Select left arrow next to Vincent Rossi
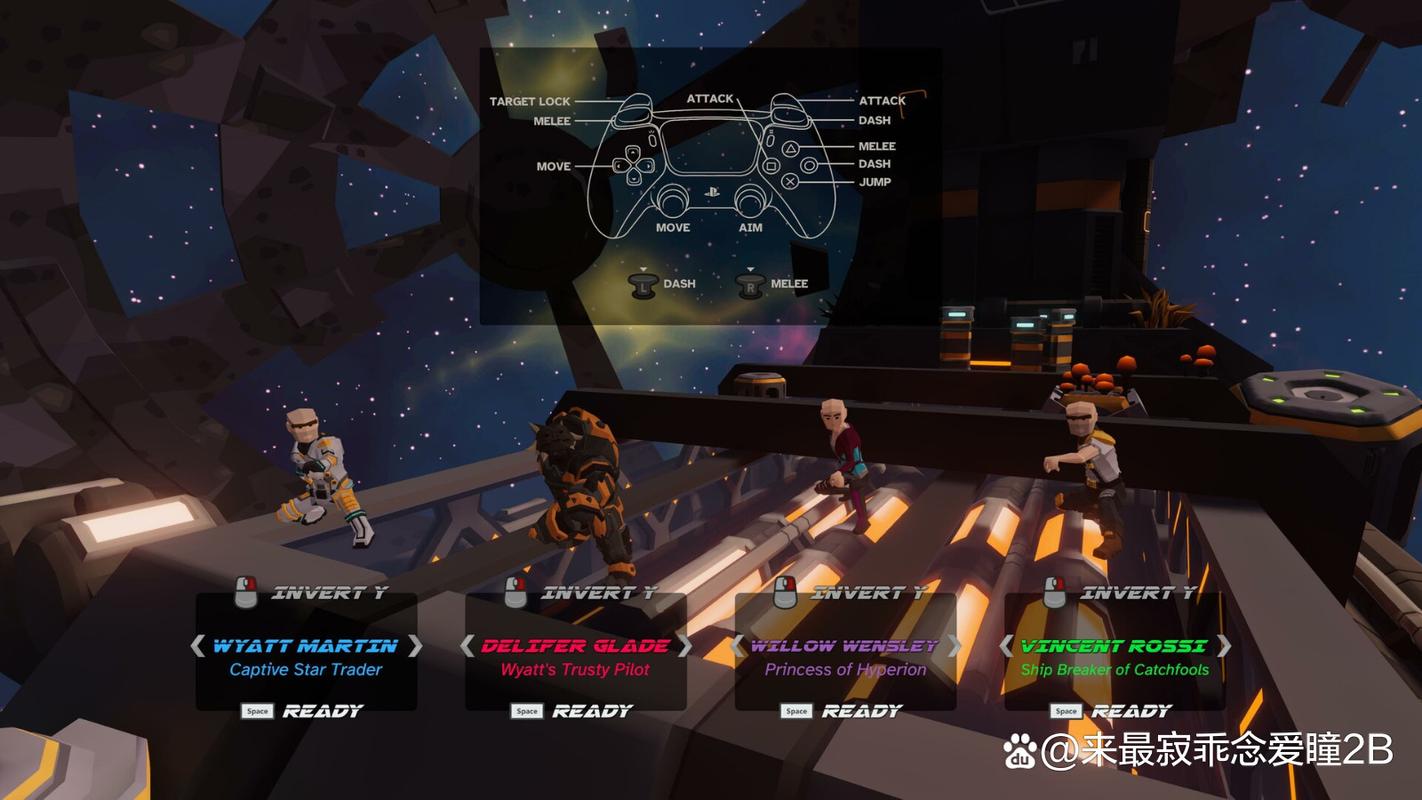 [1007, 646]
